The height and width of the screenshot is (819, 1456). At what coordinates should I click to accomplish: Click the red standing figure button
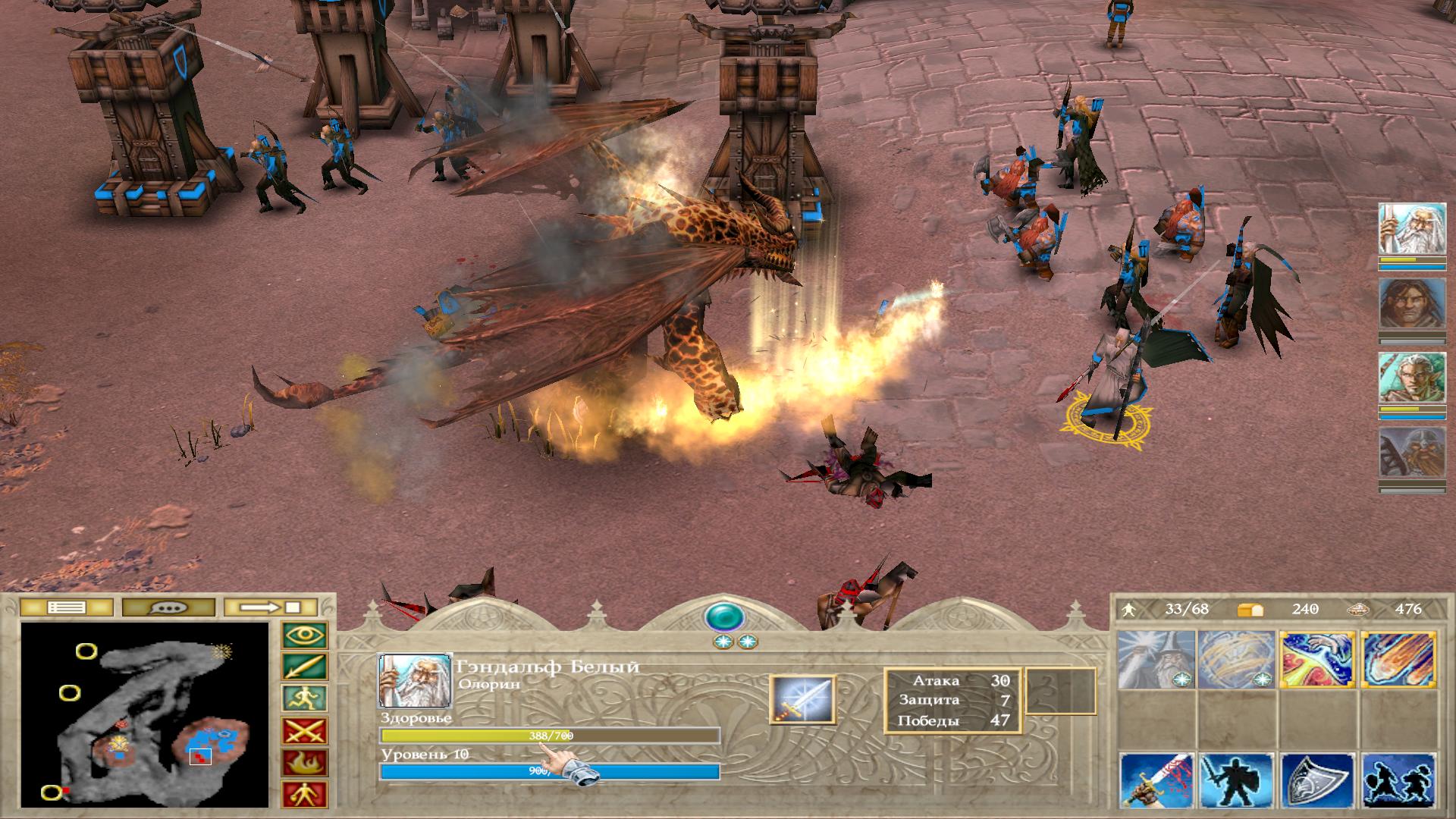pyautogui.click(x=305, y=794)
